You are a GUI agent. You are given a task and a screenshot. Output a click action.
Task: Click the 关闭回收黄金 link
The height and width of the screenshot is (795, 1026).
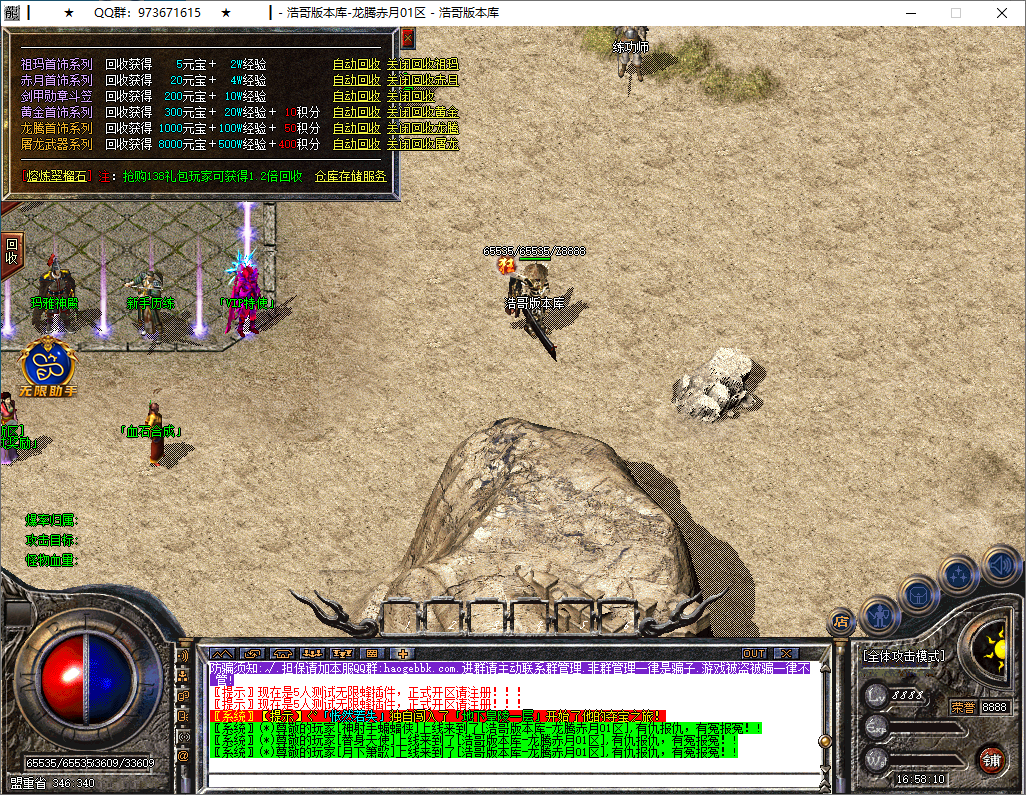point(422,112)
